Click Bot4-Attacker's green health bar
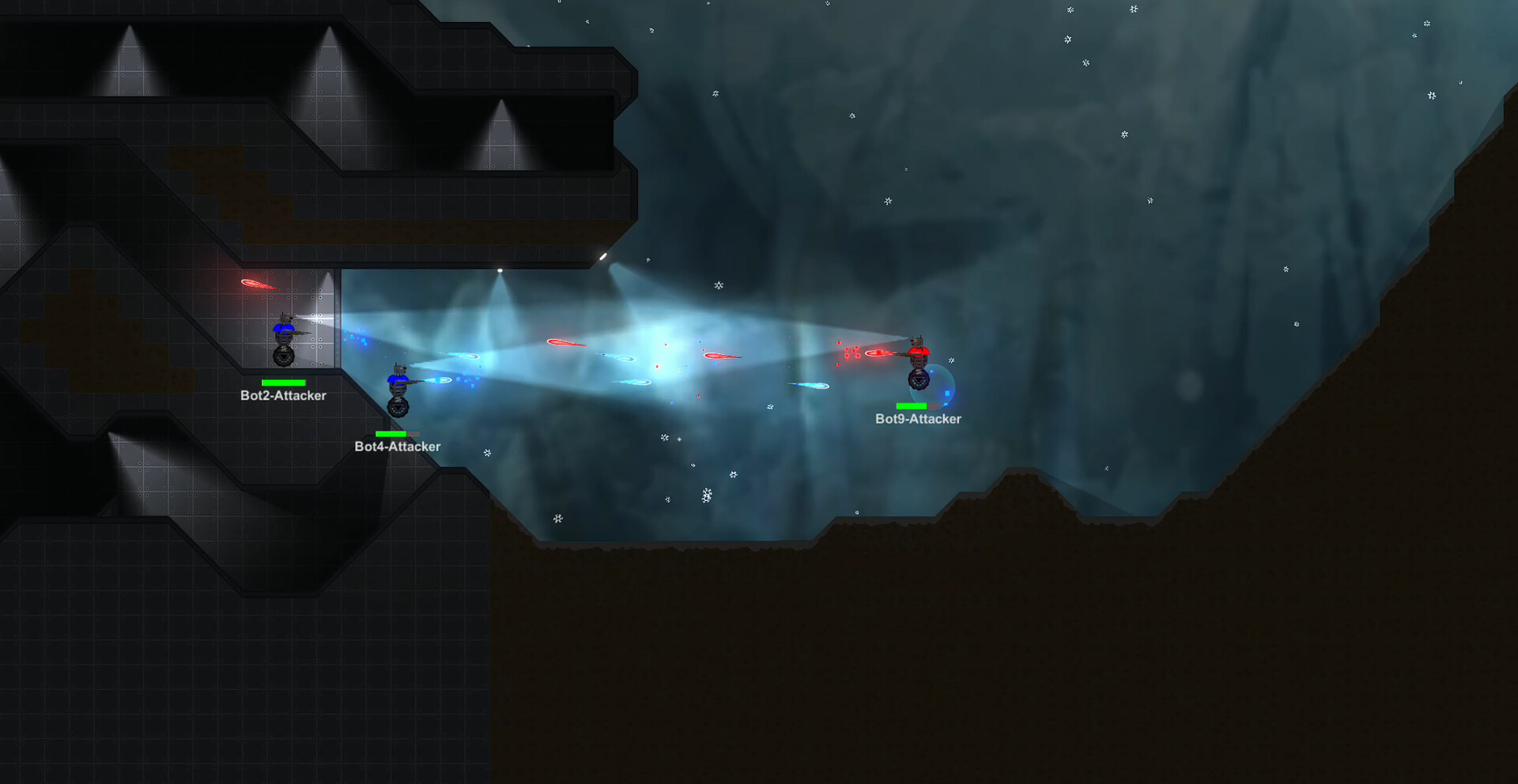The width and height of the screenshot is (1518, 784). click(x=389, y=434)
